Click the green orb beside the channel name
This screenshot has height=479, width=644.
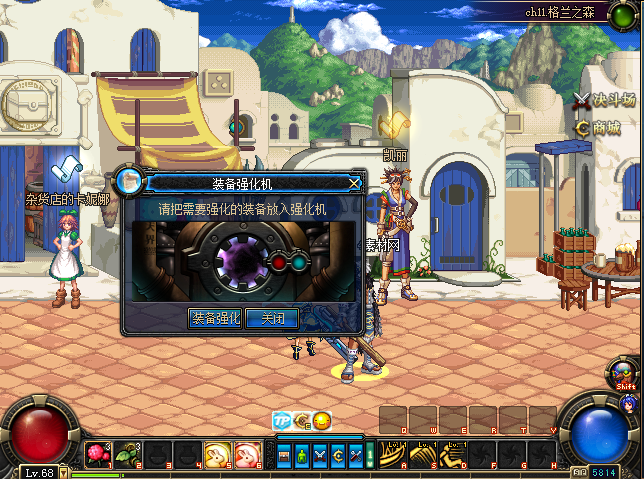point(628,12)
